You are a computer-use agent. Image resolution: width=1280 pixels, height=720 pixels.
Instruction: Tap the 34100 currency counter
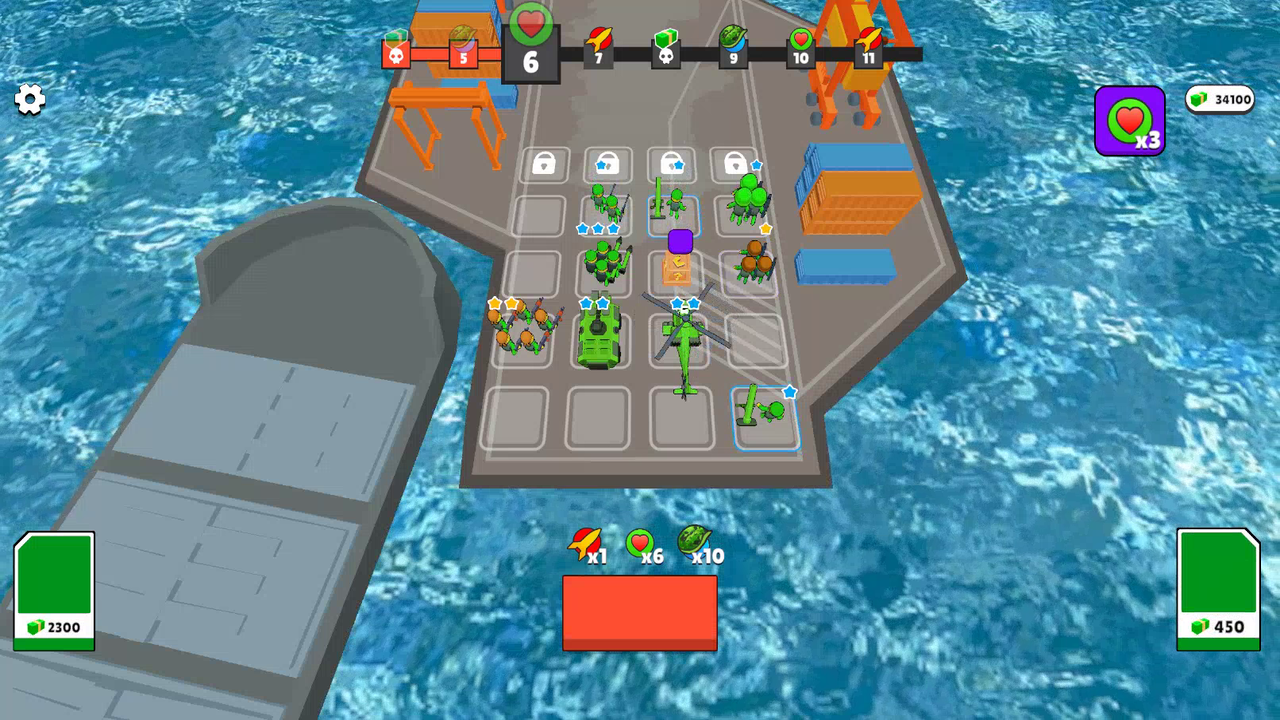[x=1221, y=99]
